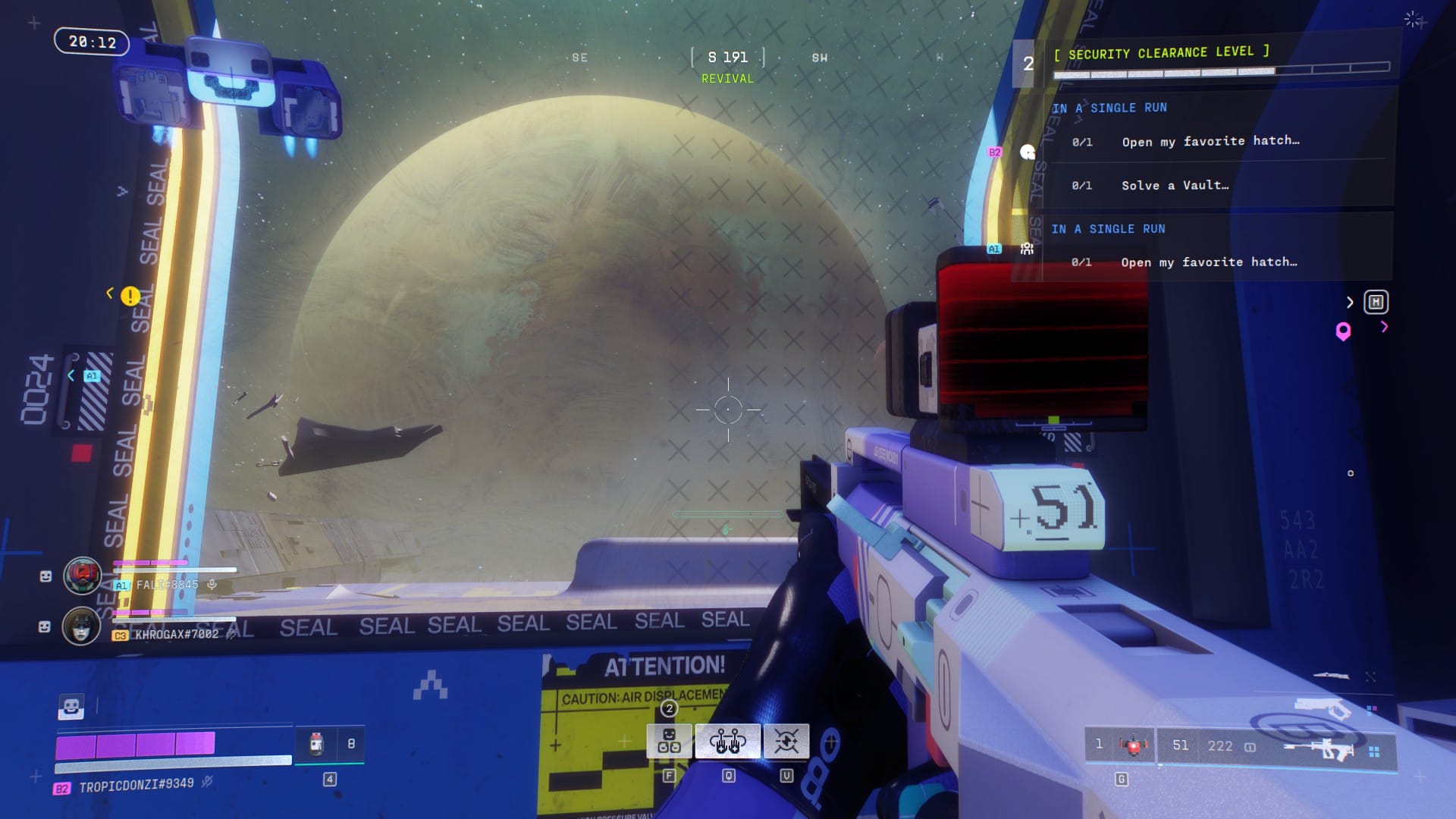Click the yellow exclamation alert marker

130,296
